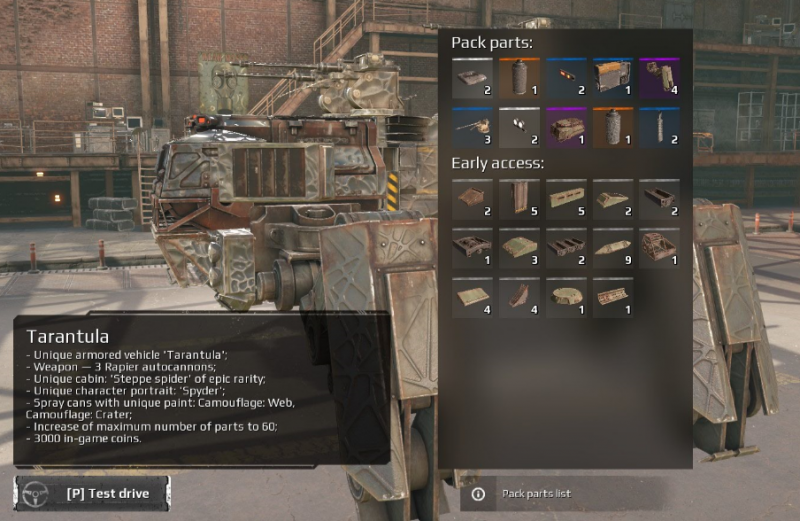800x521 pixels.
Task: Select the round dome early access part
Action: tap(566, 297)
